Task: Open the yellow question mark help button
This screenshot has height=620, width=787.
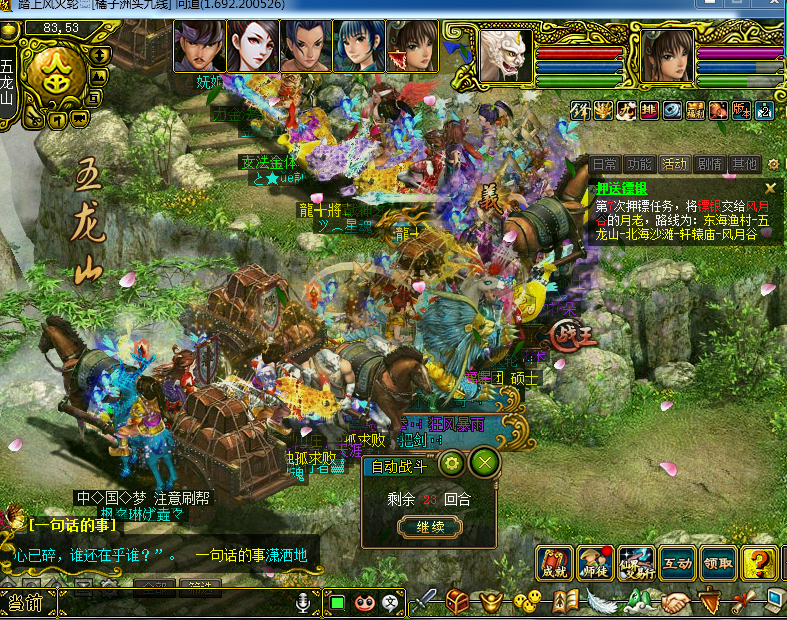Action: pos(759,563)
